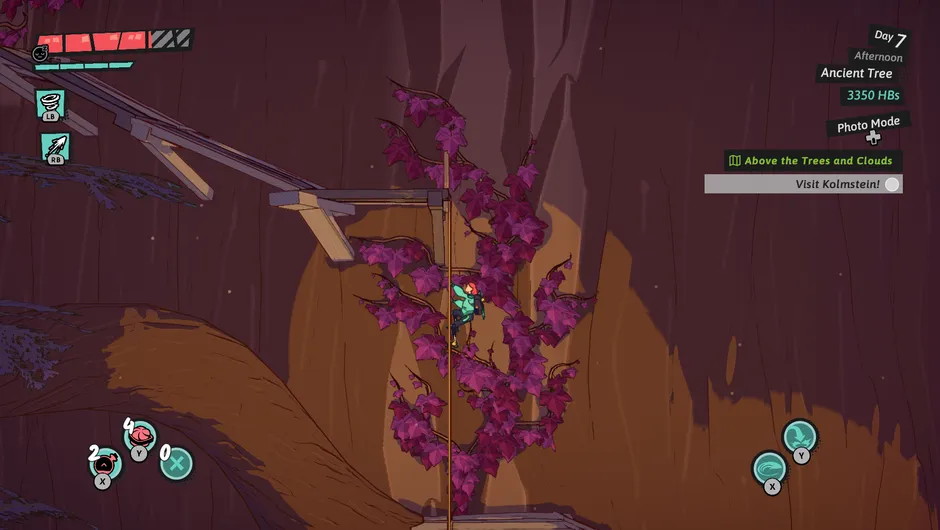
Task: Use the arrow dash ability icon
Action: point(55,146)
